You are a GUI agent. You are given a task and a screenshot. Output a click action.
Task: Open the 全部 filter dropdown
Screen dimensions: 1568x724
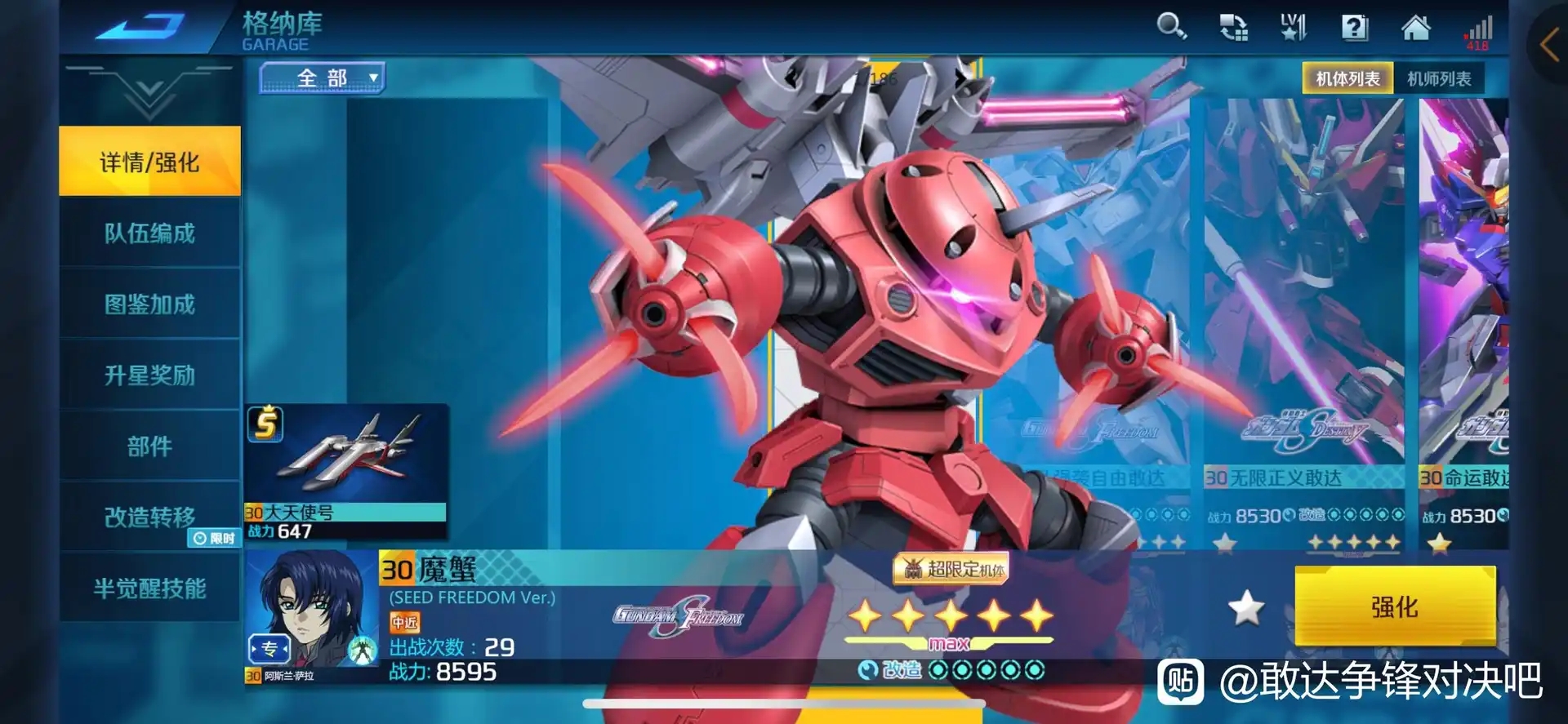tap(323, 78)
